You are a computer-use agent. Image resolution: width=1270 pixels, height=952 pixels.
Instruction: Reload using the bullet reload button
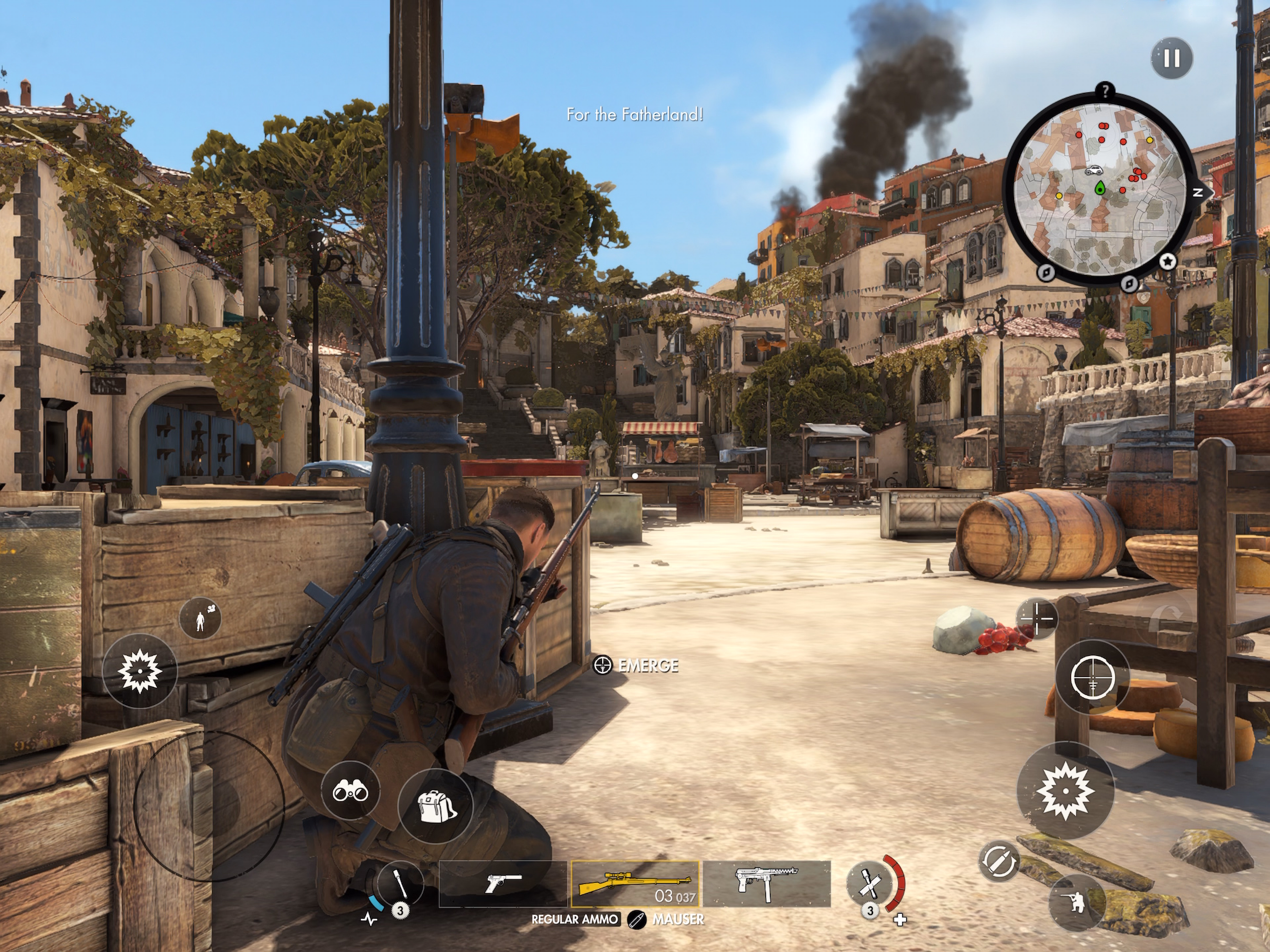coord(998,861)
